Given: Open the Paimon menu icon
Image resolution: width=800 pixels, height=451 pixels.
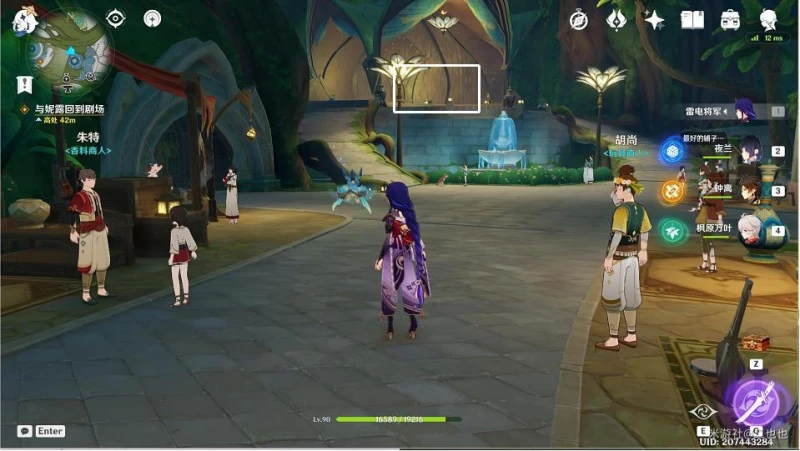Looking at the screenshot, I should click(24, 20).
